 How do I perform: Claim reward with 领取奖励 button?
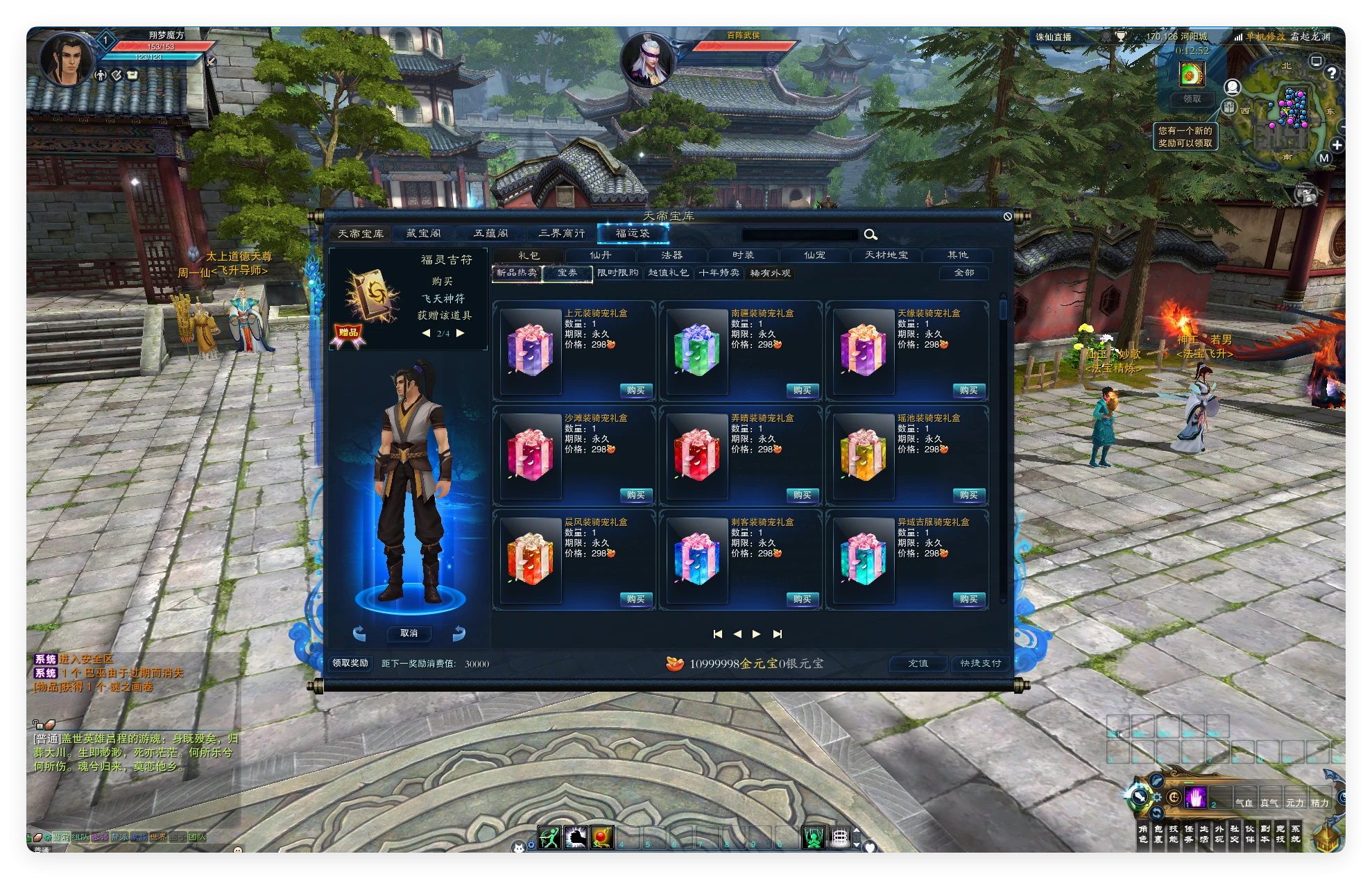point(350,663)
